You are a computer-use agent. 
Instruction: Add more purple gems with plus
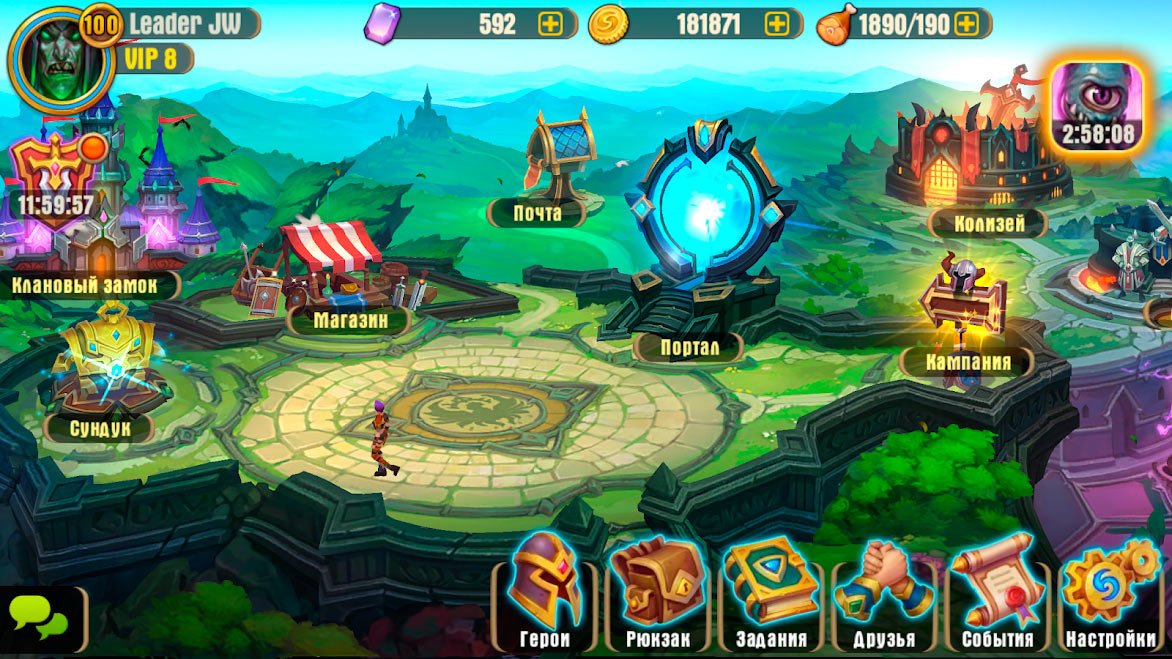pos(550,24)
